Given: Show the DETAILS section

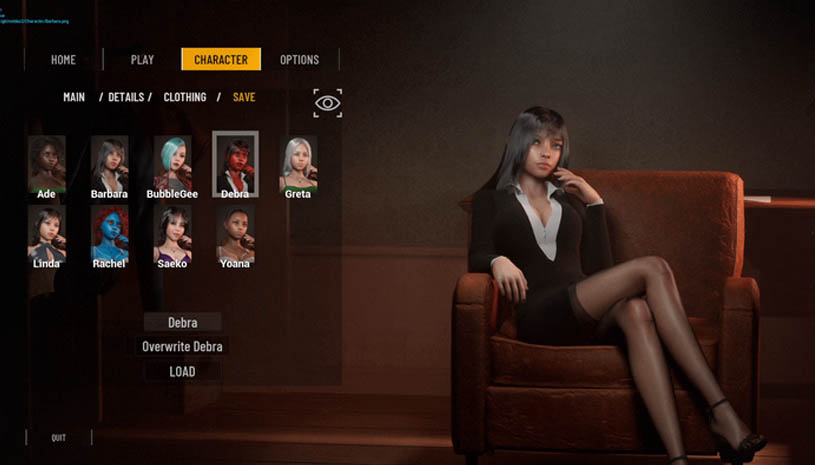Looking at the screenshot, I should pyautogui.click(x=127, y=97).
